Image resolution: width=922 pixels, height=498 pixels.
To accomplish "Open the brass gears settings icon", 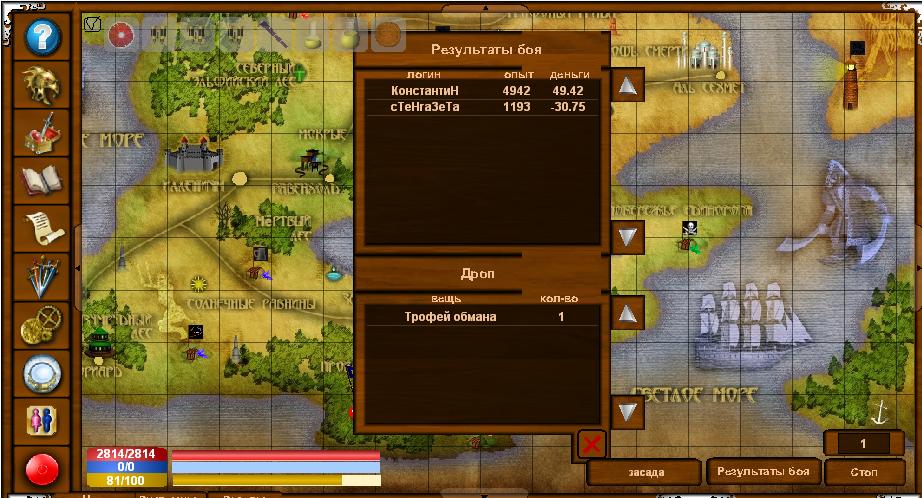I will [42, 323].
